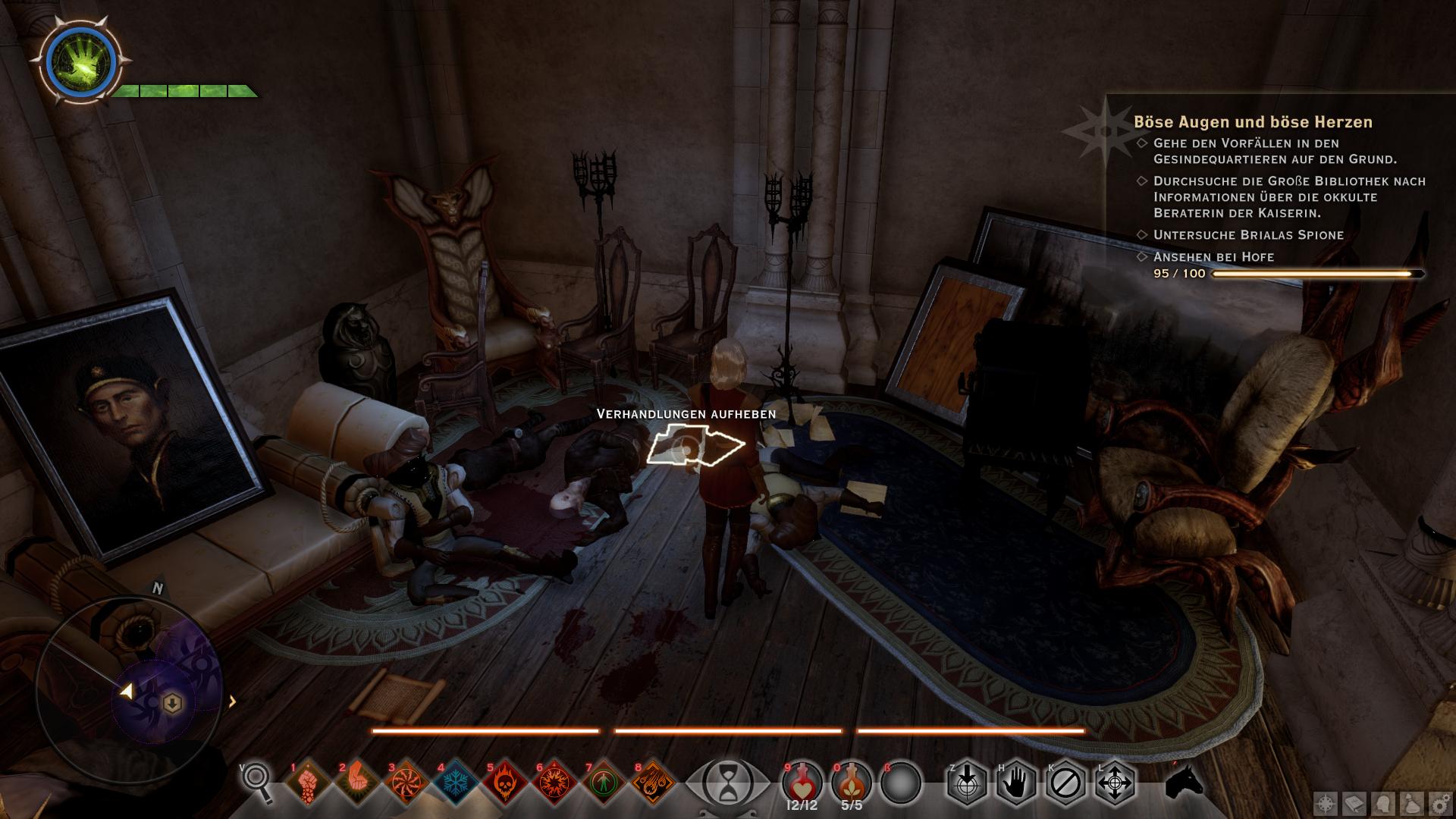Use the orange leaf potion

tap(851, 781)
